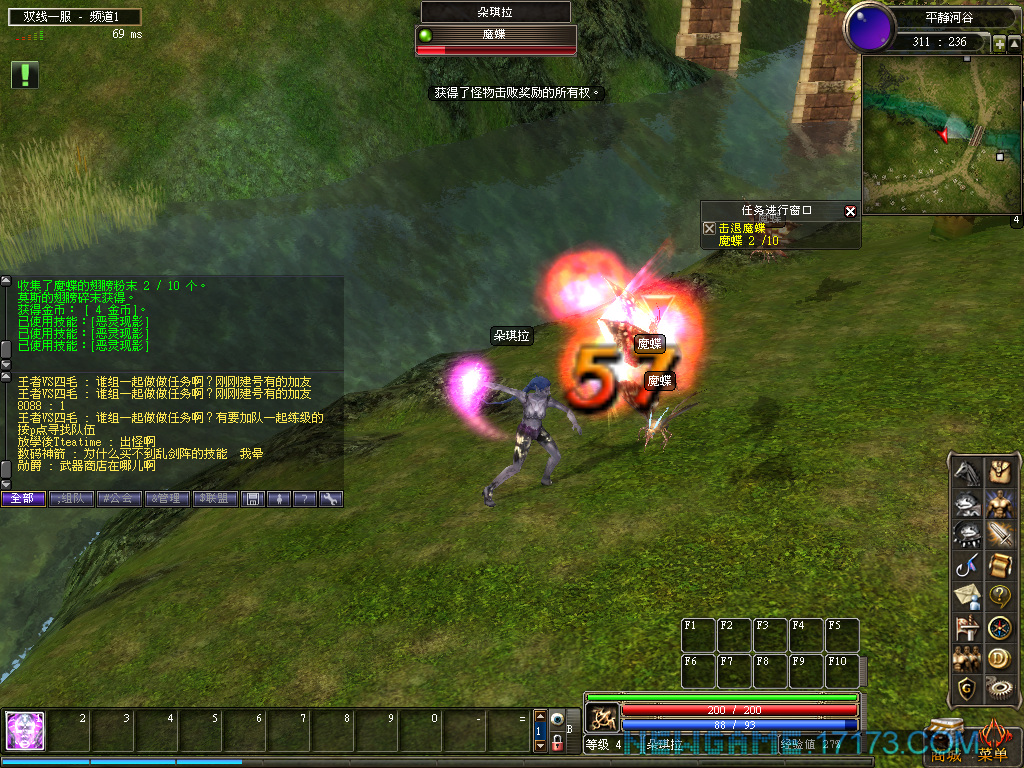Open the mail envelope icon
Viewport: 1024px width, 768px height.
click(966, 597)
